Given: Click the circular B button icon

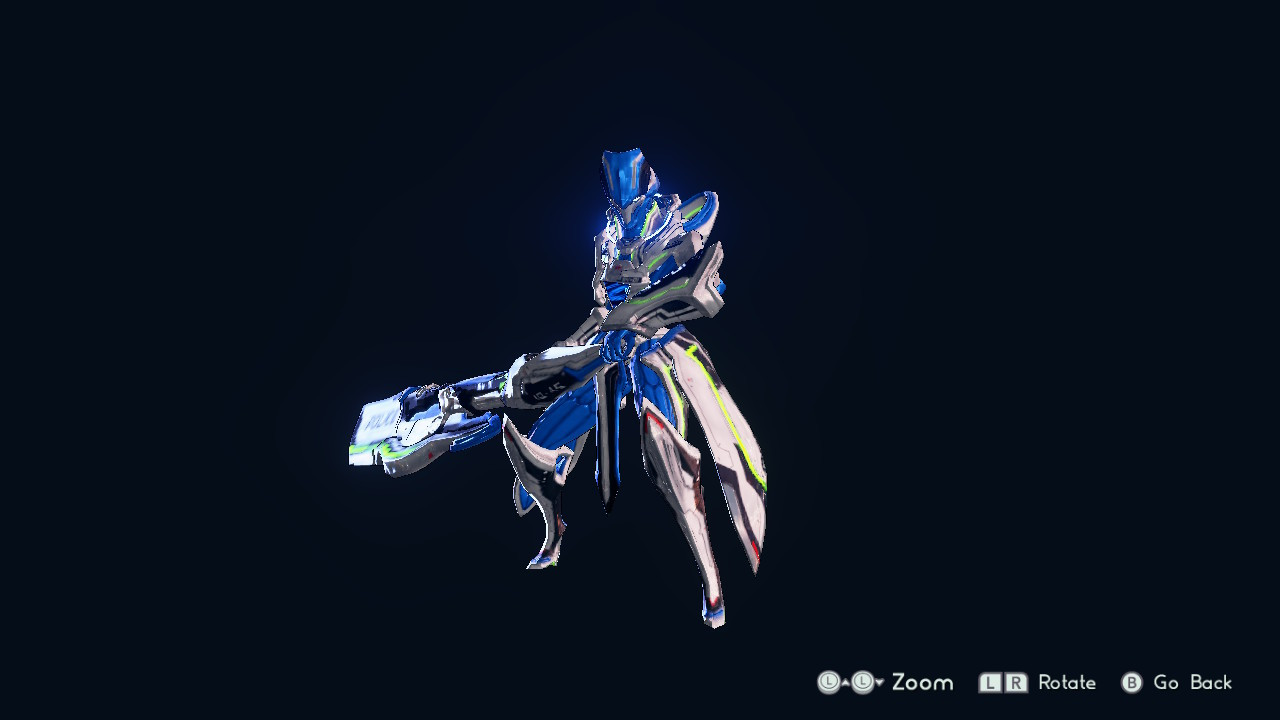Looking at the screenshot, I should [1130, 682].
